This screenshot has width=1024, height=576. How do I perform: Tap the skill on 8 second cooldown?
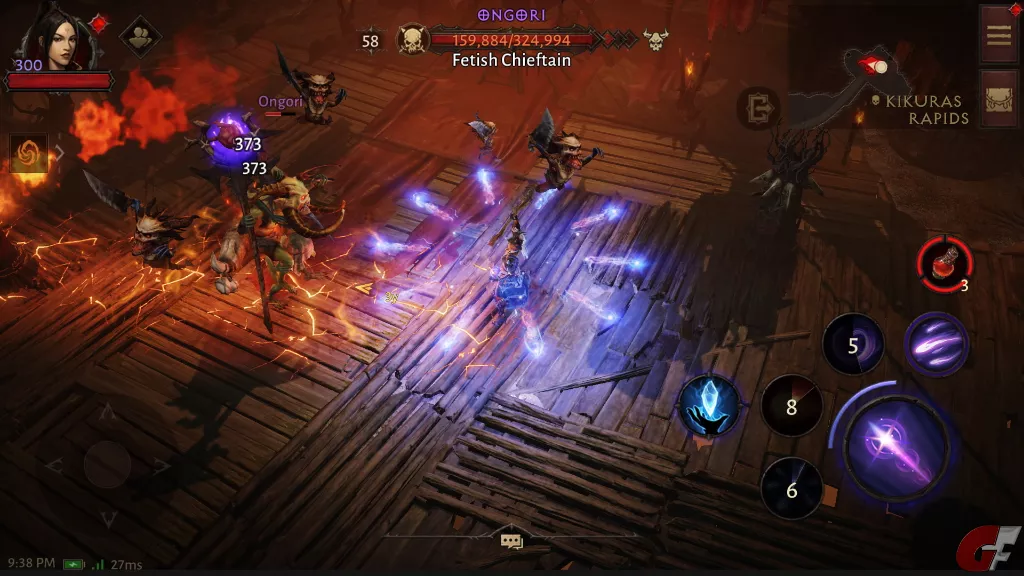pyautogui.click(x=791, y=407)
